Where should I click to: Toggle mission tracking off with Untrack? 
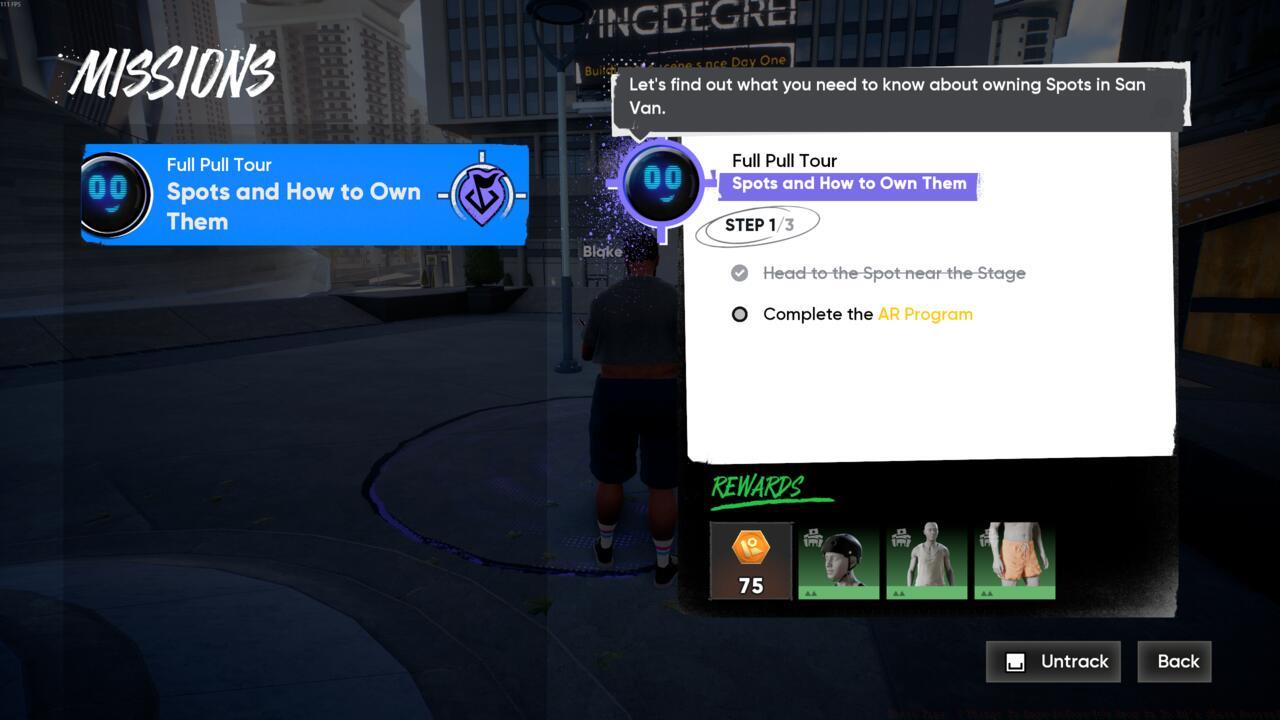click(1053, 661)
